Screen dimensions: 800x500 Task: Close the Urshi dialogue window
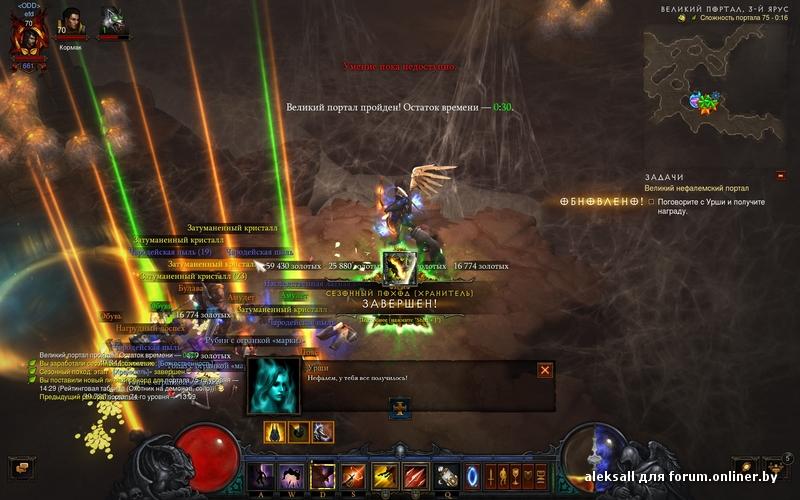(x=545, y=370)
